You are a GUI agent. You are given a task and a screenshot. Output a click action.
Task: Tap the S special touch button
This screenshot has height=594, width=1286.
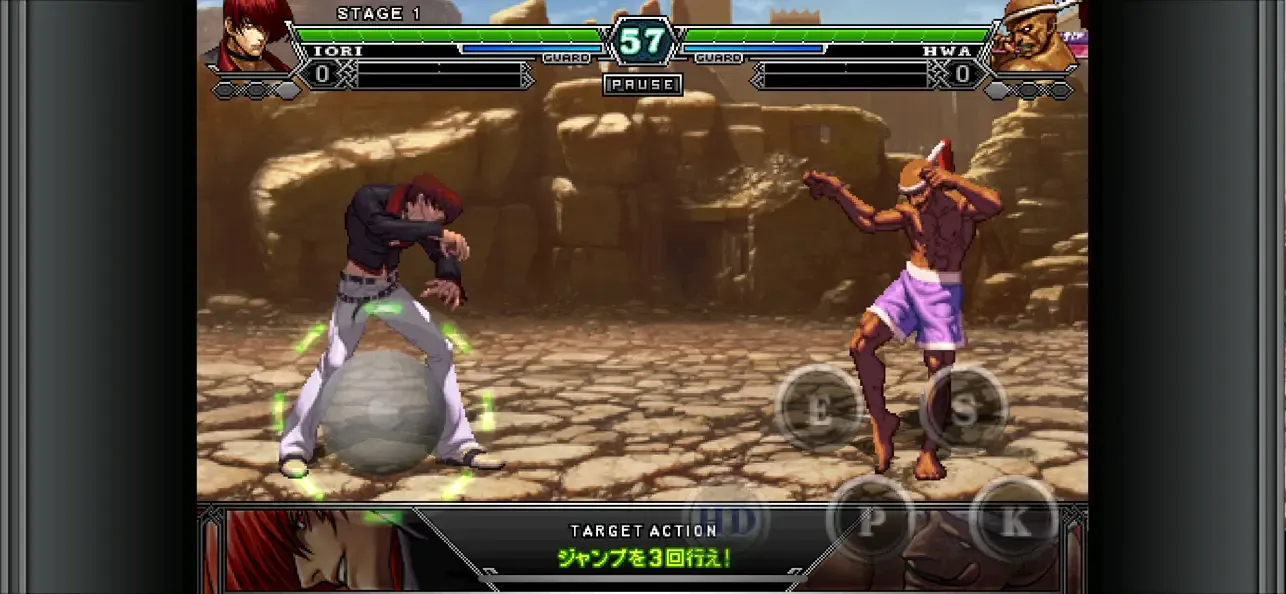point(963,408)
